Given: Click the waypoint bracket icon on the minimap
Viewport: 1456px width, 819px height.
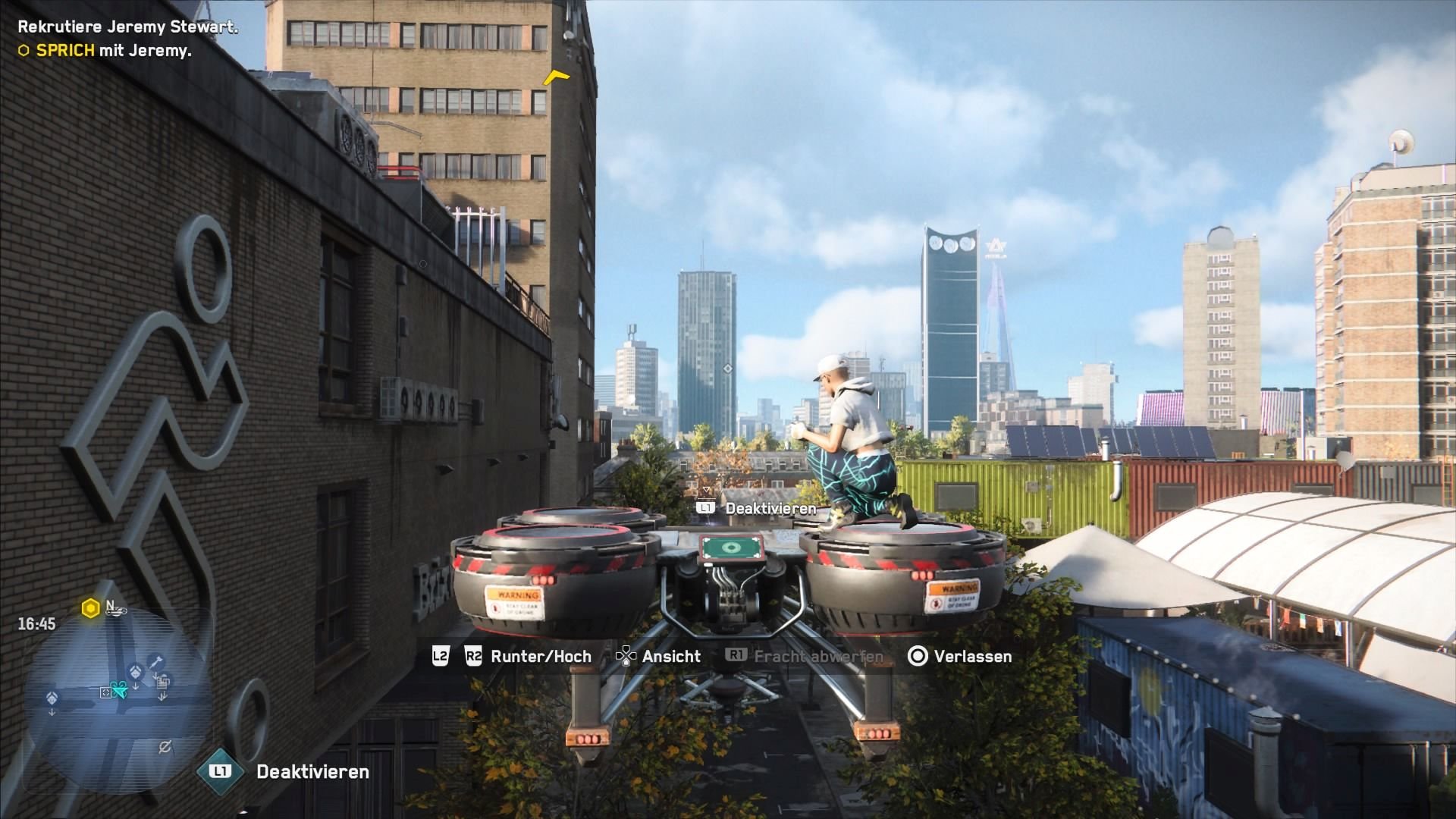Looking at the screenshot, I should point(106,692).
